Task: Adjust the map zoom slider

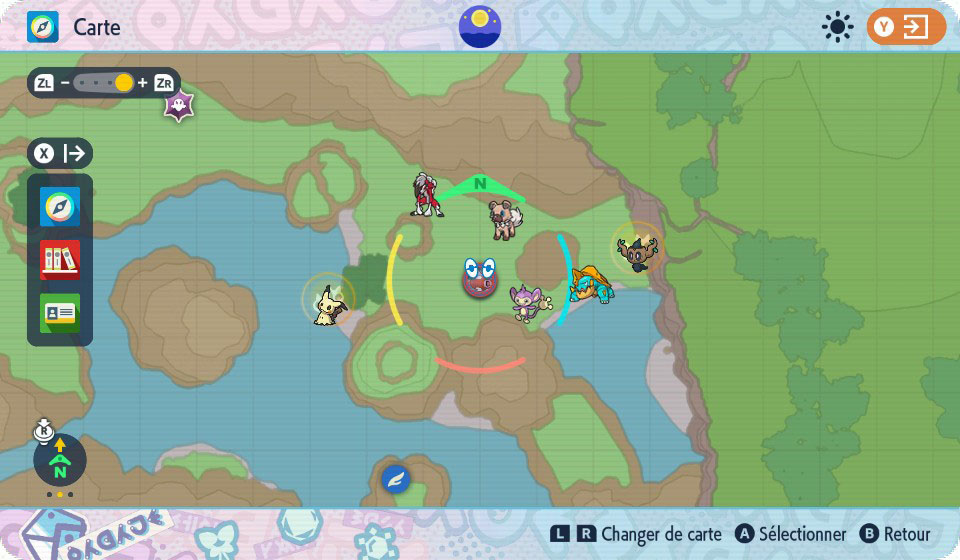Action: pyautogui.click(x=123, y=83)
